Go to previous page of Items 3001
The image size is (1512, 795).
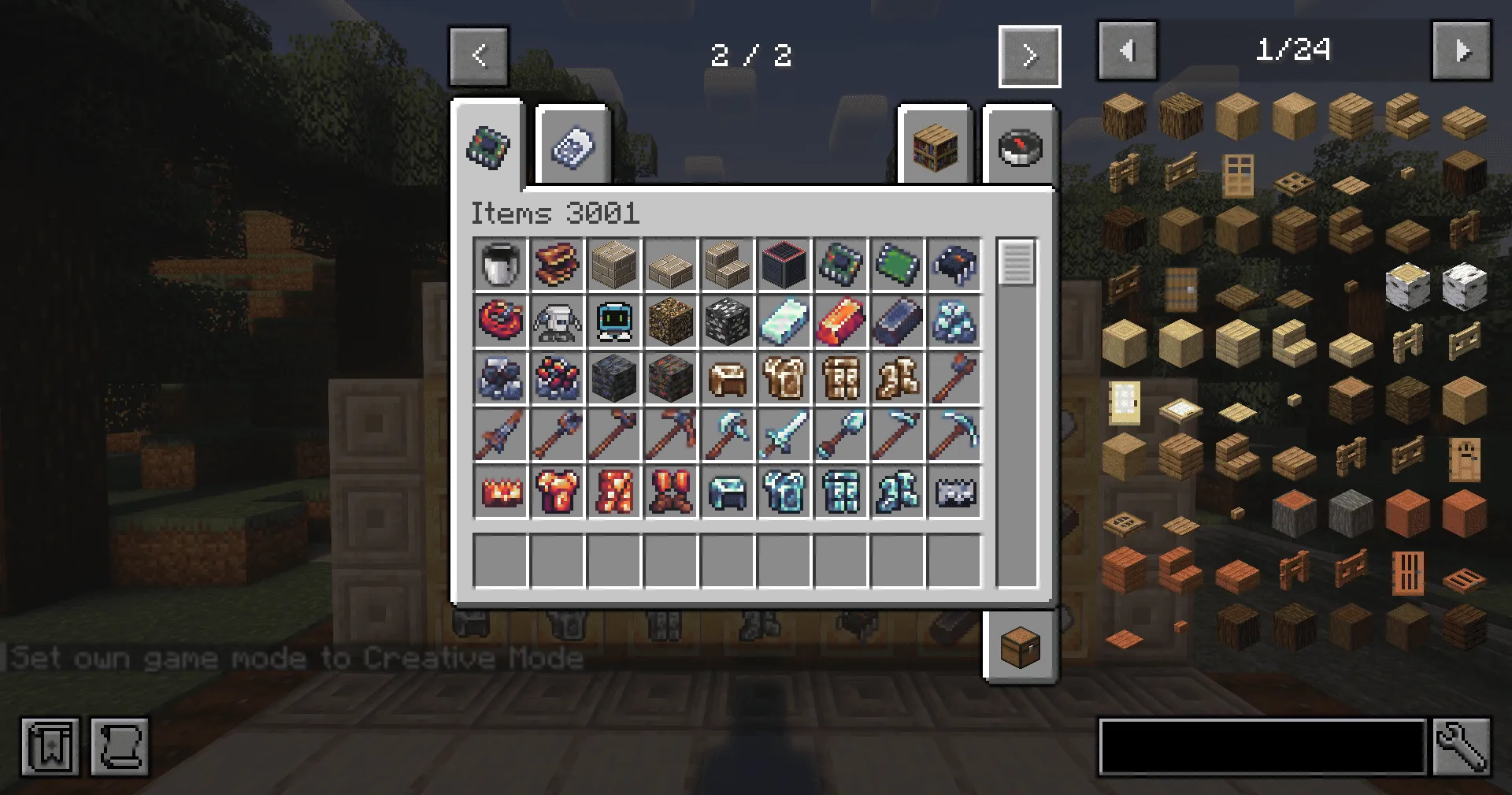[478, 55]
